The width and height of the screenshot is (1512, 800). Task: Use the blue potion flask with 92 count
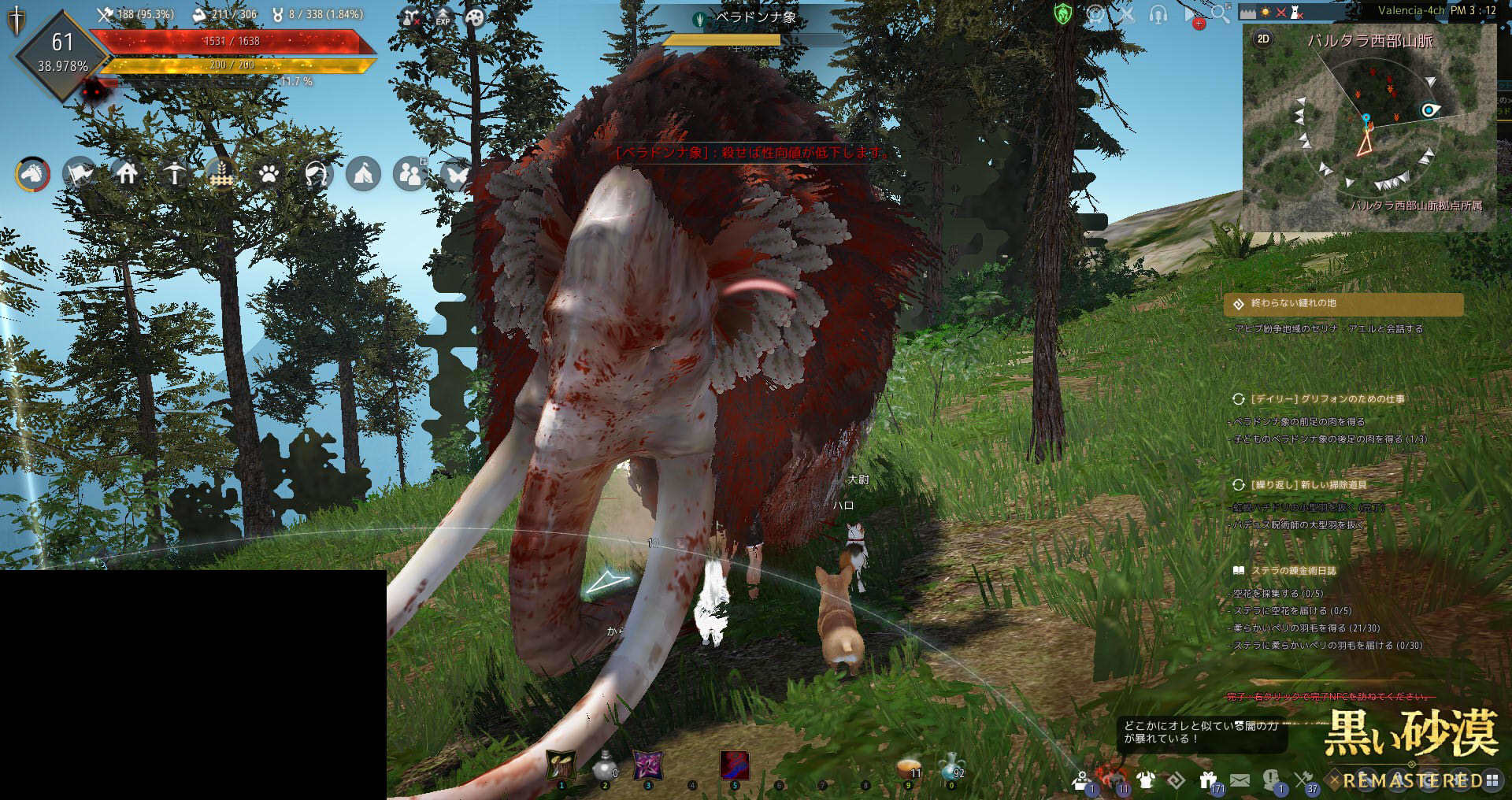click(951, 765)
